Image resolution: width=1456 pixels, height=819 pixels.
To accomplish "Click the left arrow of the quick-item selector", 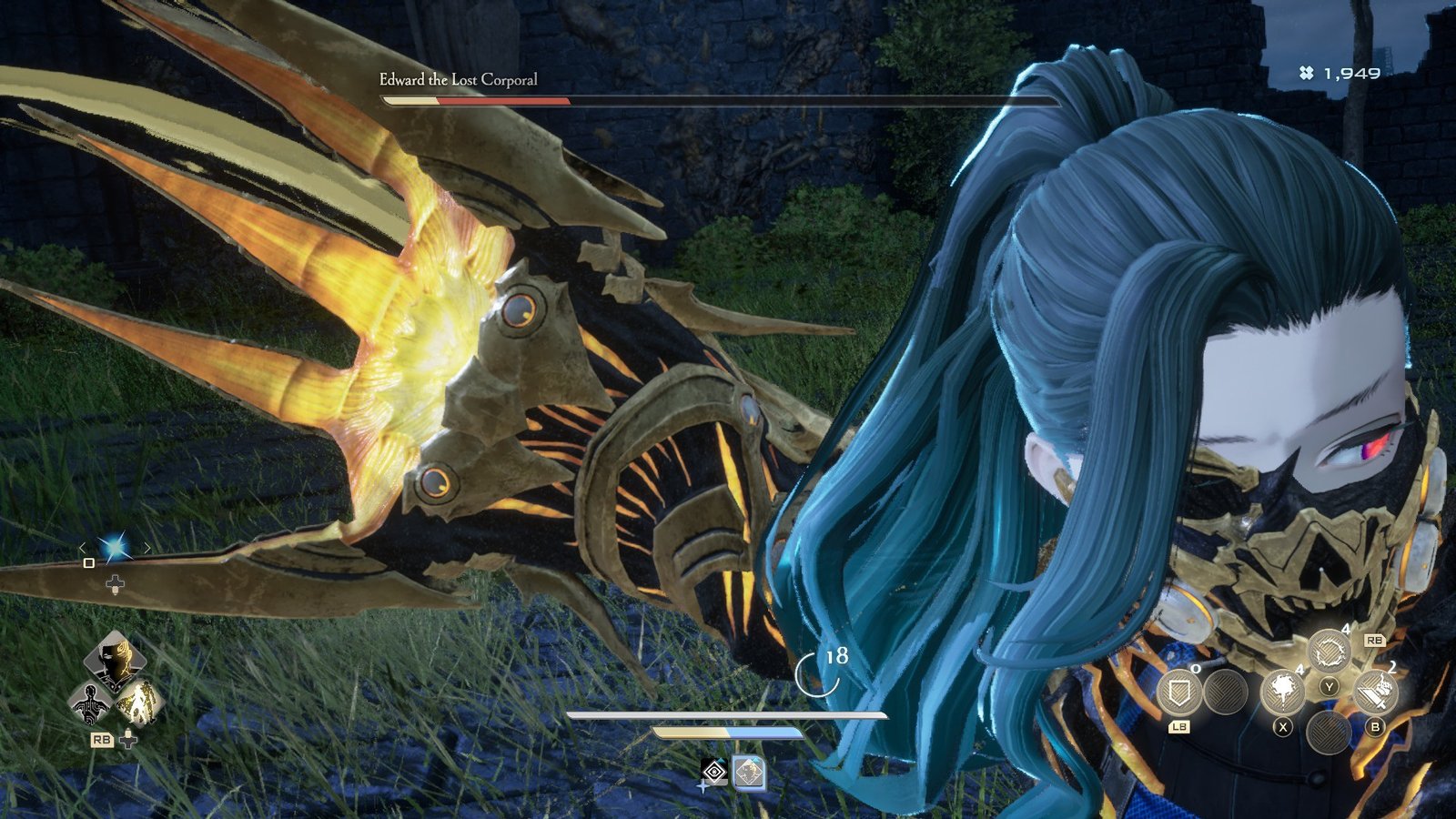I will pos(83,547).
